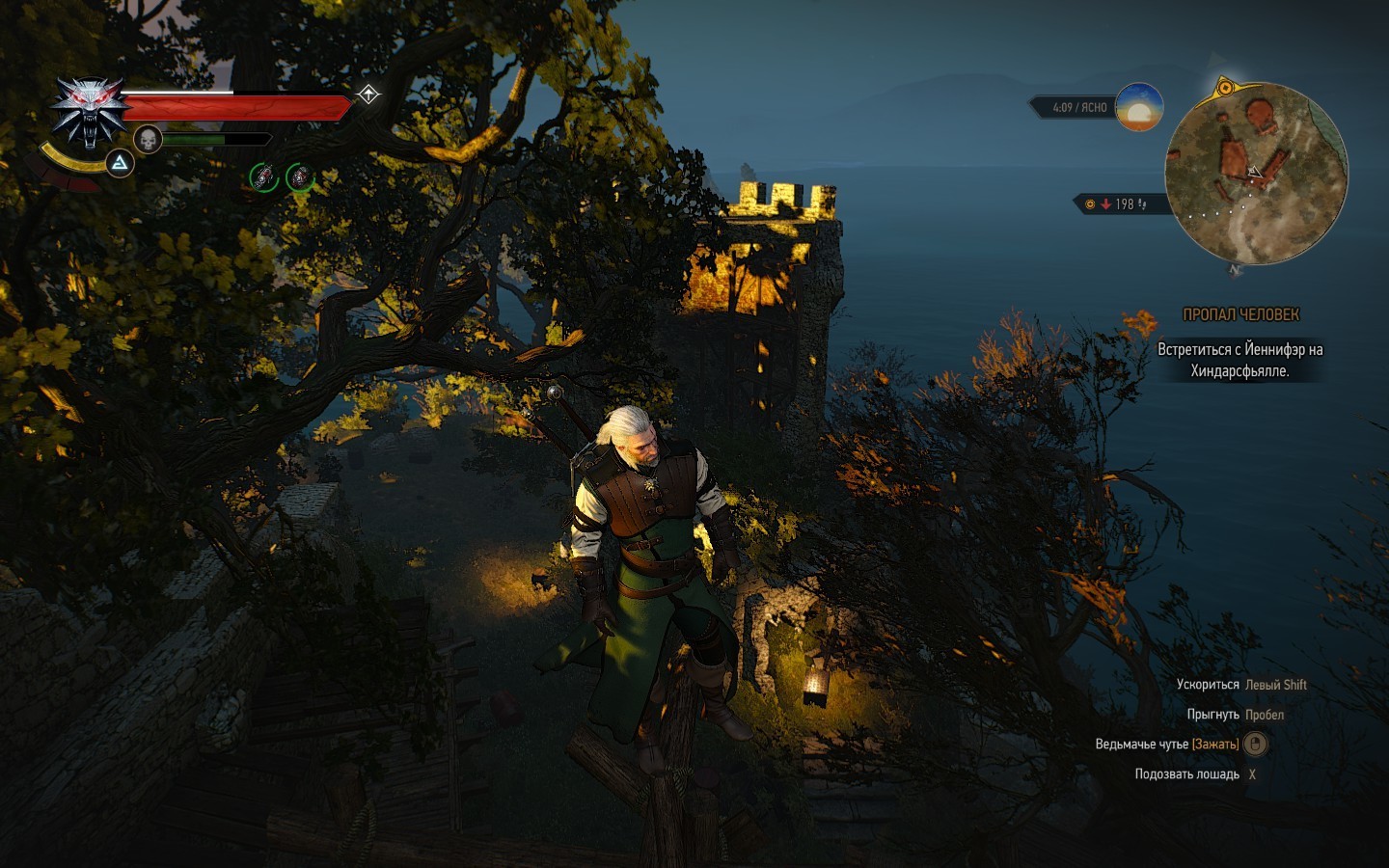The width and height of the screenshot is (1389, 868).
Task: Click the north compass marker under minimap
Action: point(1237,270)
